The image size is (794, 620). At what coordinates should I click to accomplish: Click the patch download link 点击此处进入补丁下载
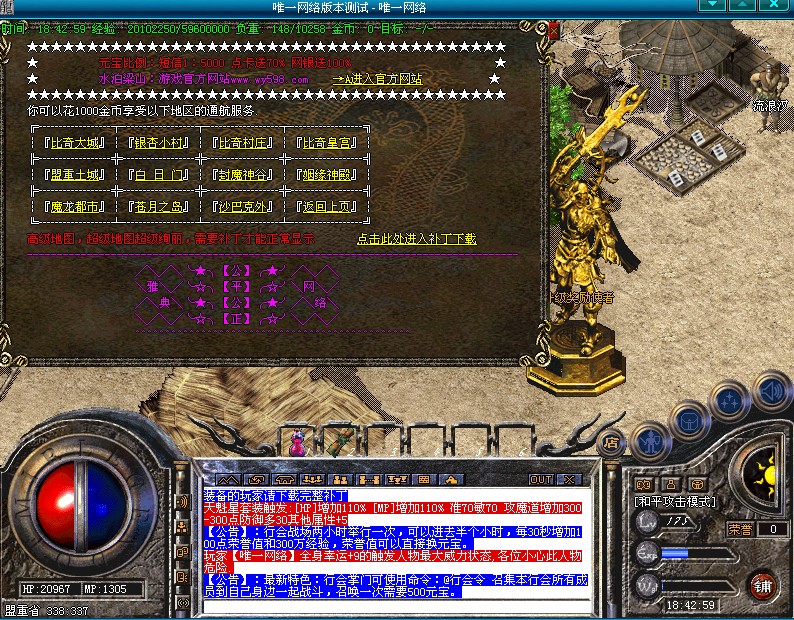pyautogui.click(x=416, y=239)
